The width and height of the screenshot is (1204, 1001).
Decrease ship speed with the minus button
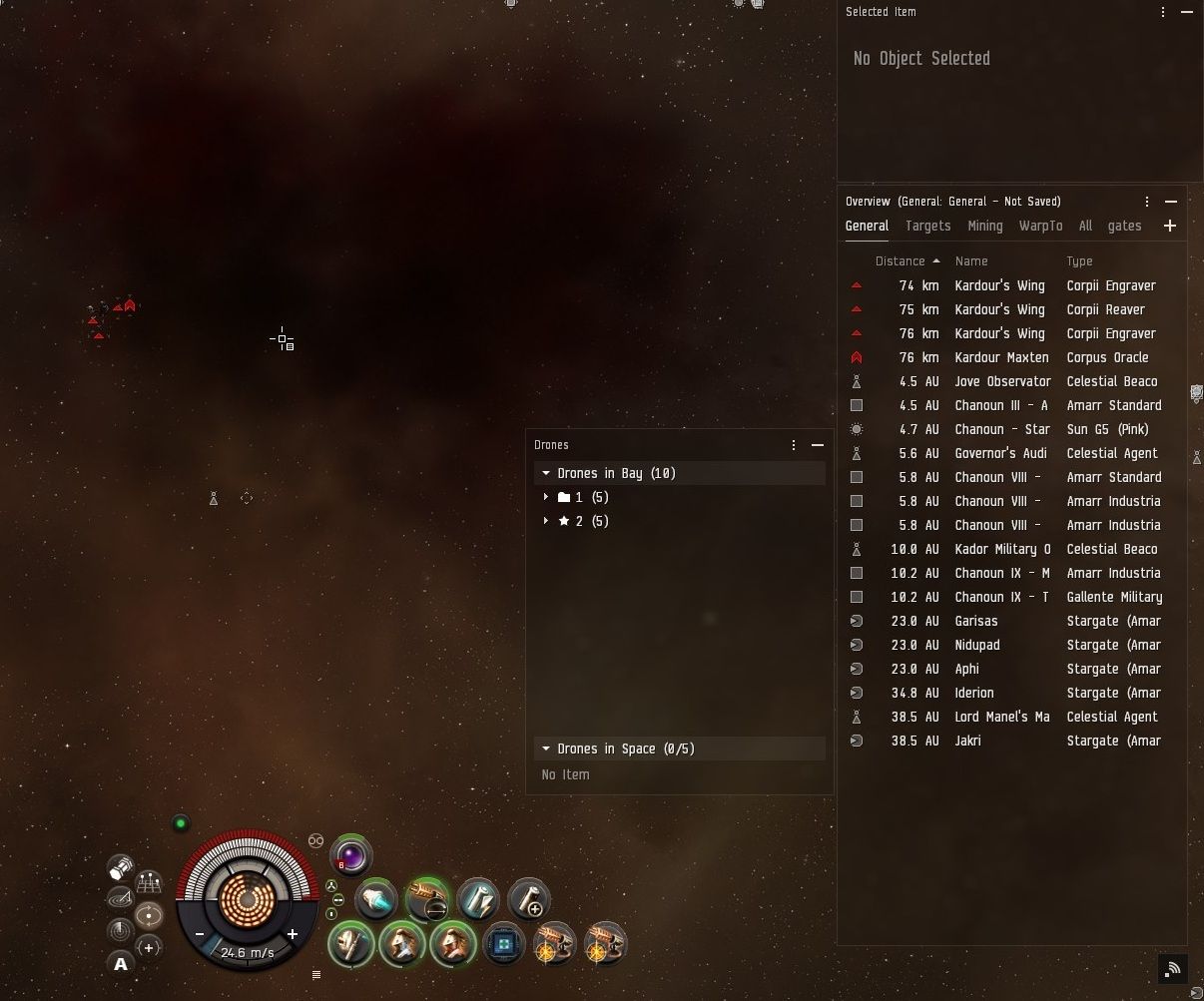click(x=201, y=934)
